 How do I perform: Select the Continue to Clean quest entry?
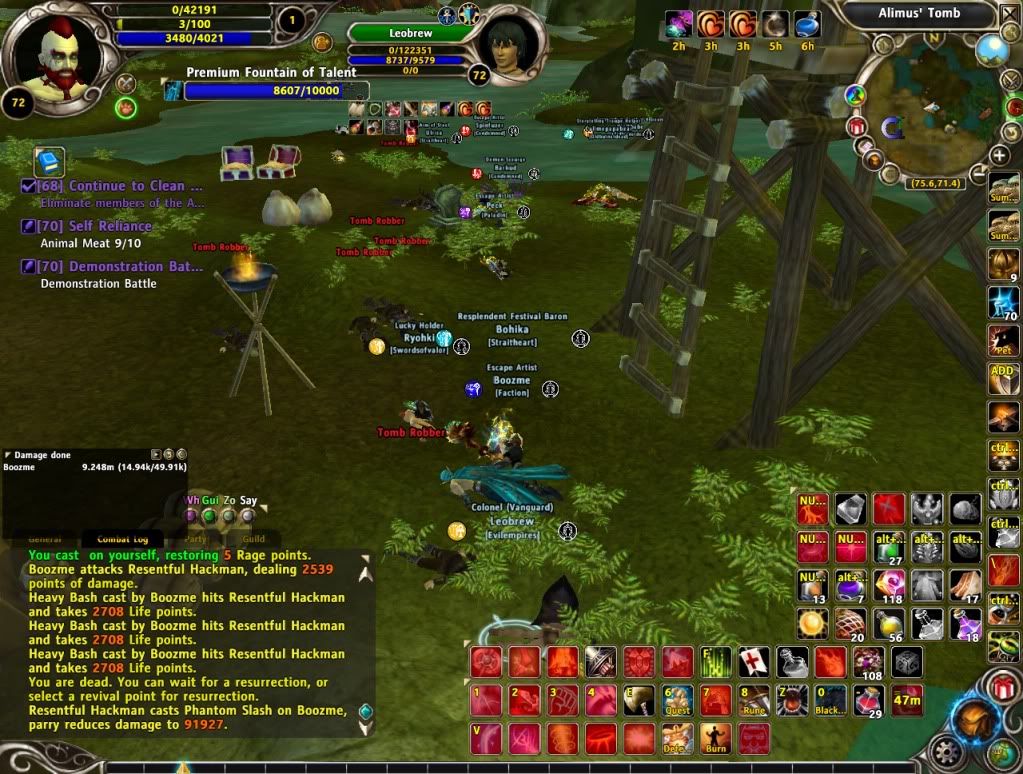[x=120, y=186]
